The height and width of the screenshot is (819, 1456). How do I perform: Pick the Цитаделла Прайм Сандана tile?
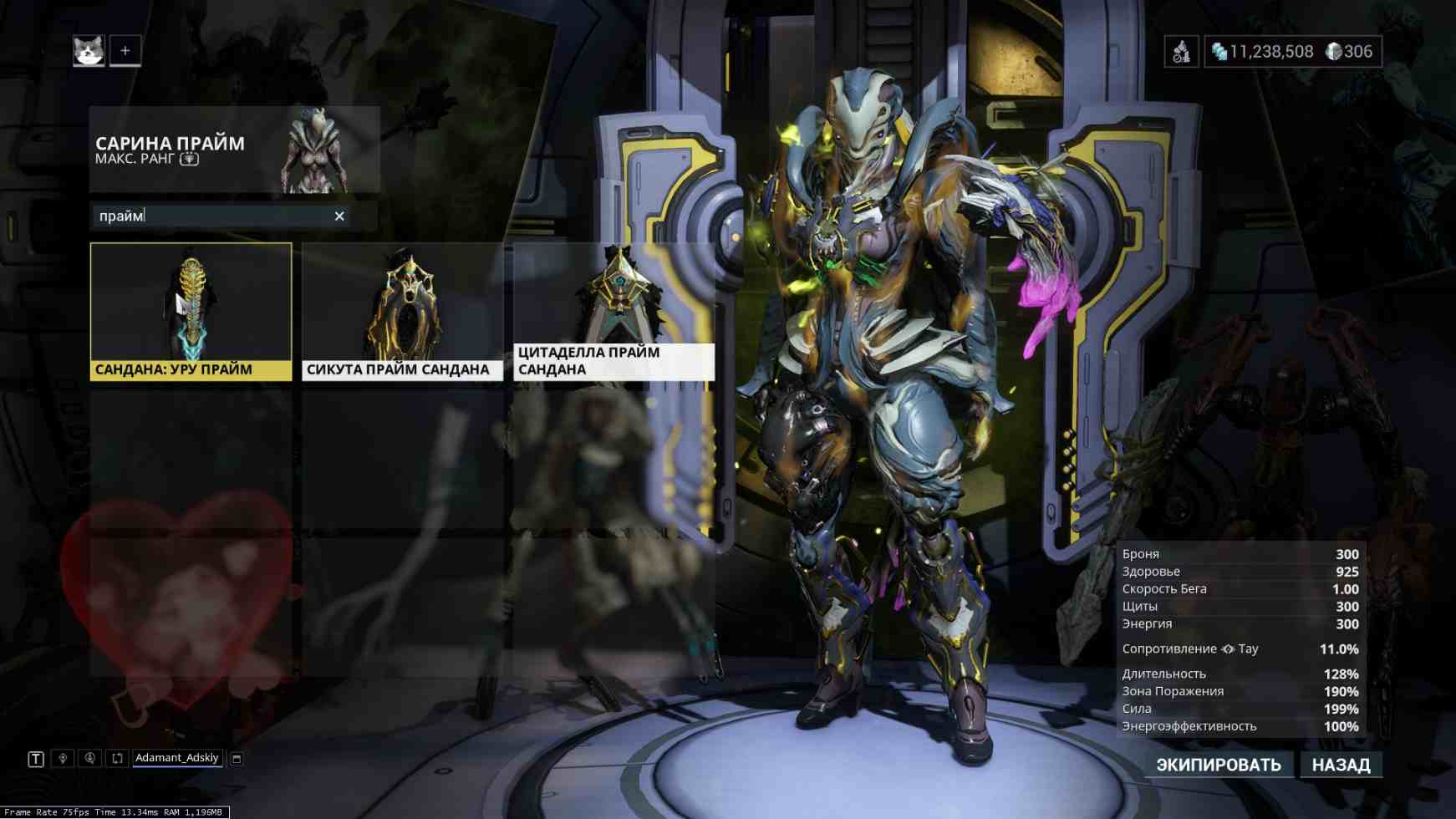click(x=613, y=311)
